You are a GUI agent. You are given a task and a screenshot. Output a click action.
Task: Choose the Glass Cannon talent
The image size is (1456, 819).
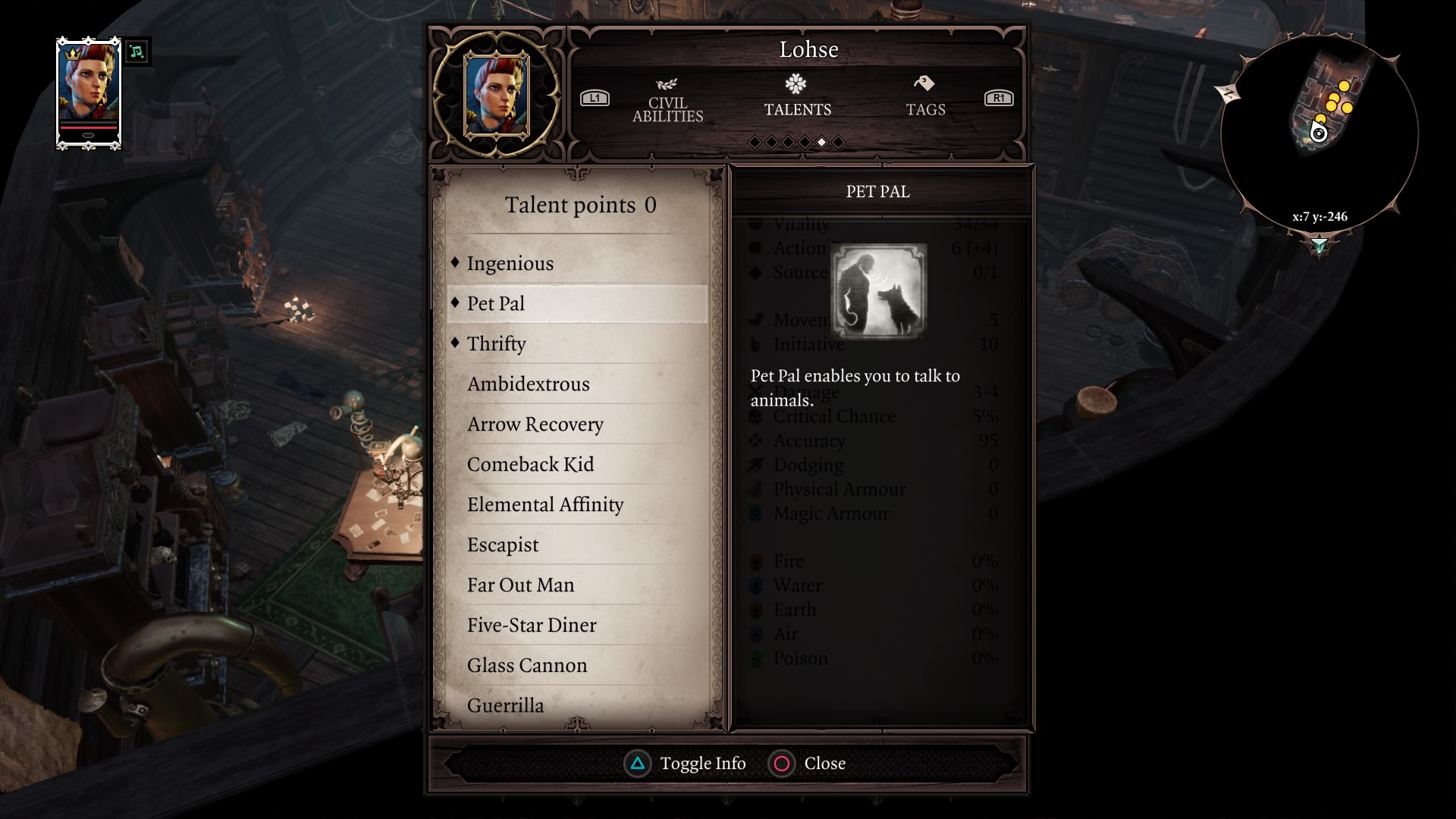click(526, 665)
